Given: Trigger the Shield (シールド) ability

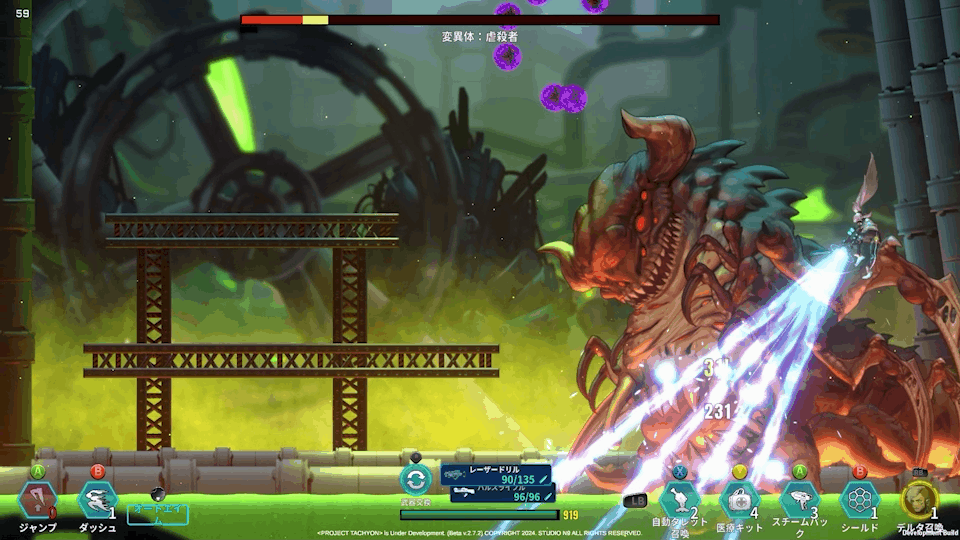Looking at the screenshot, I should pyautogui.click(x=860, y=499).
